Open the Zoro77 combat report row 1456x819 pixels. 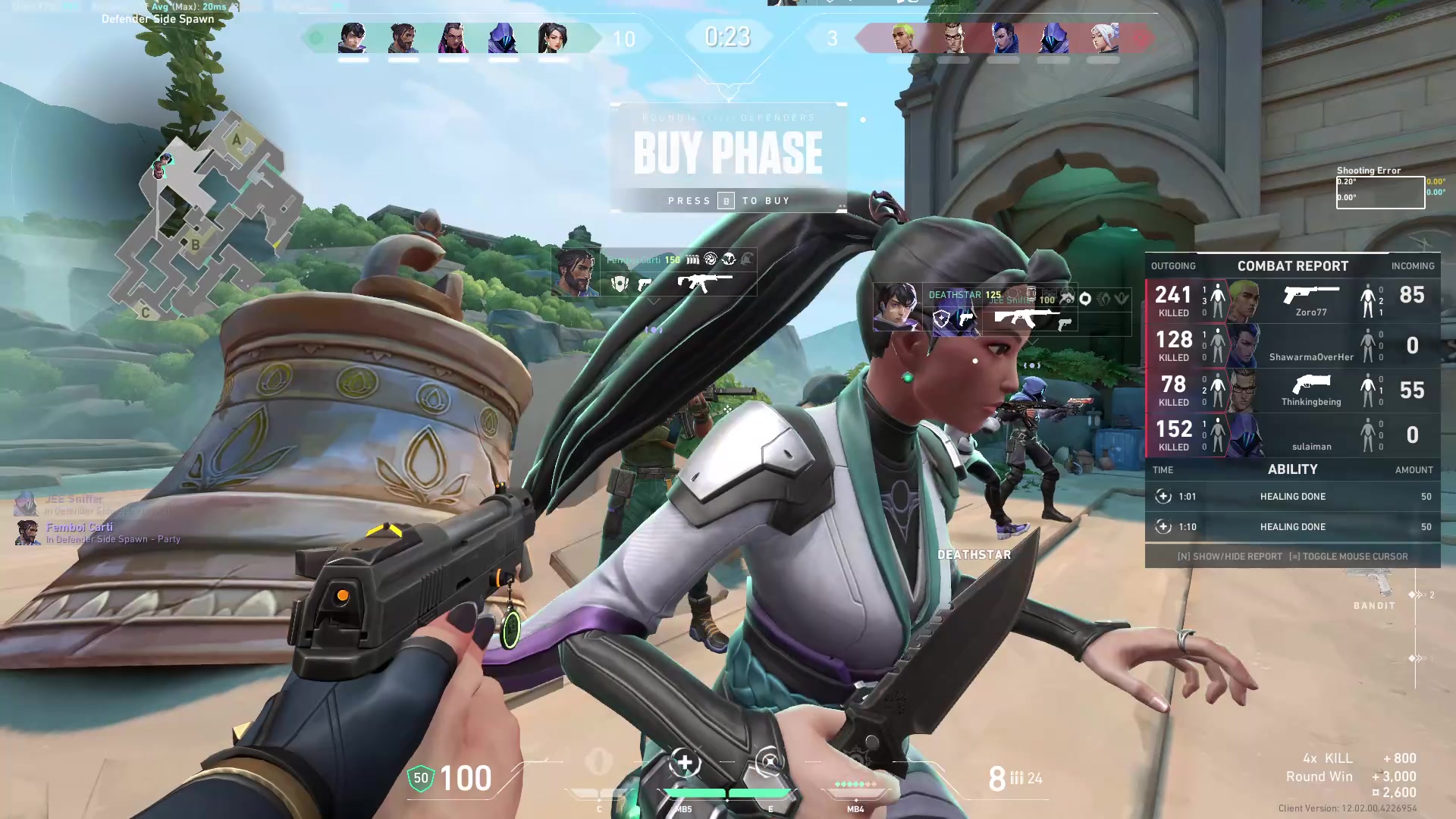[1292, 301]
